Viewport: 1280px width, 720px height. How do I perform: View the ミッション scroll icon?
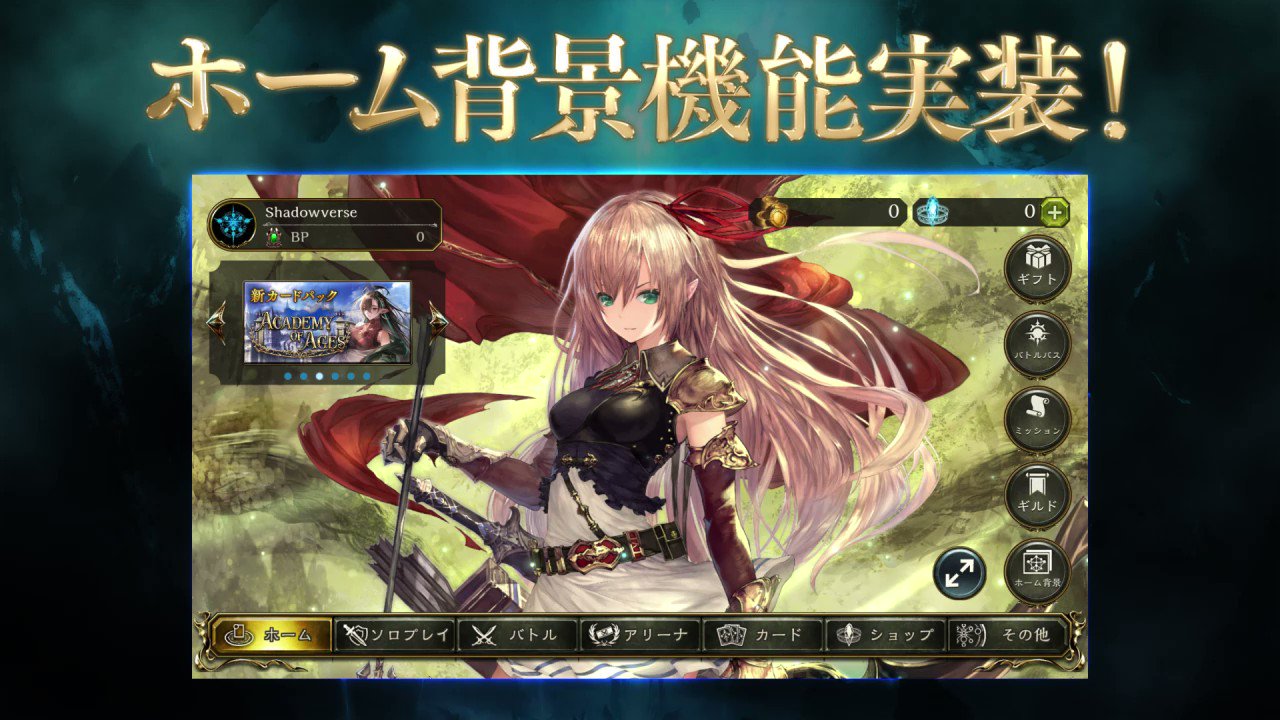pos(1040,418)
